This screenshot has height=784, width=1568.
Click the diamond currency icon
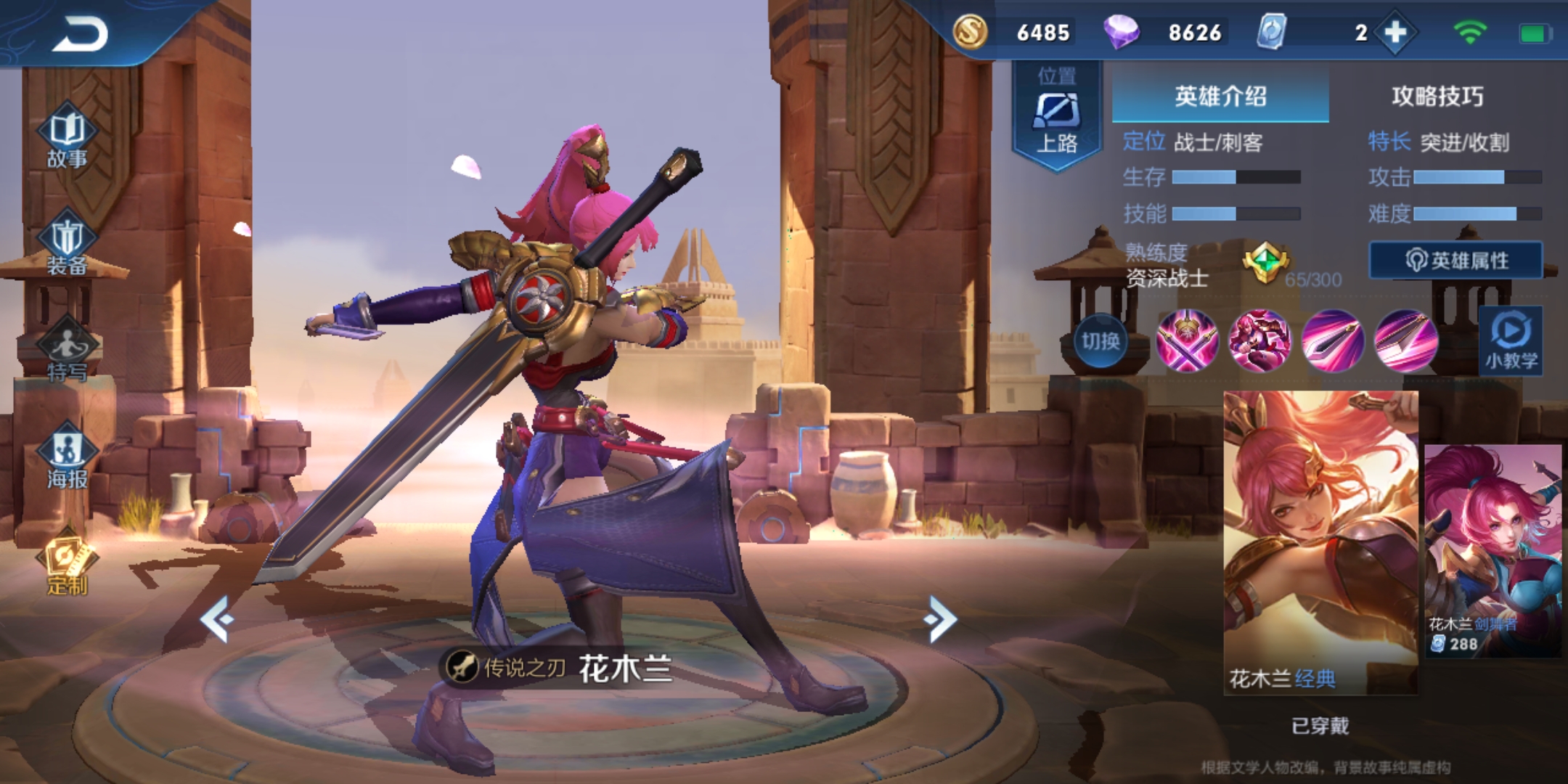click(x=1122, y=33)
